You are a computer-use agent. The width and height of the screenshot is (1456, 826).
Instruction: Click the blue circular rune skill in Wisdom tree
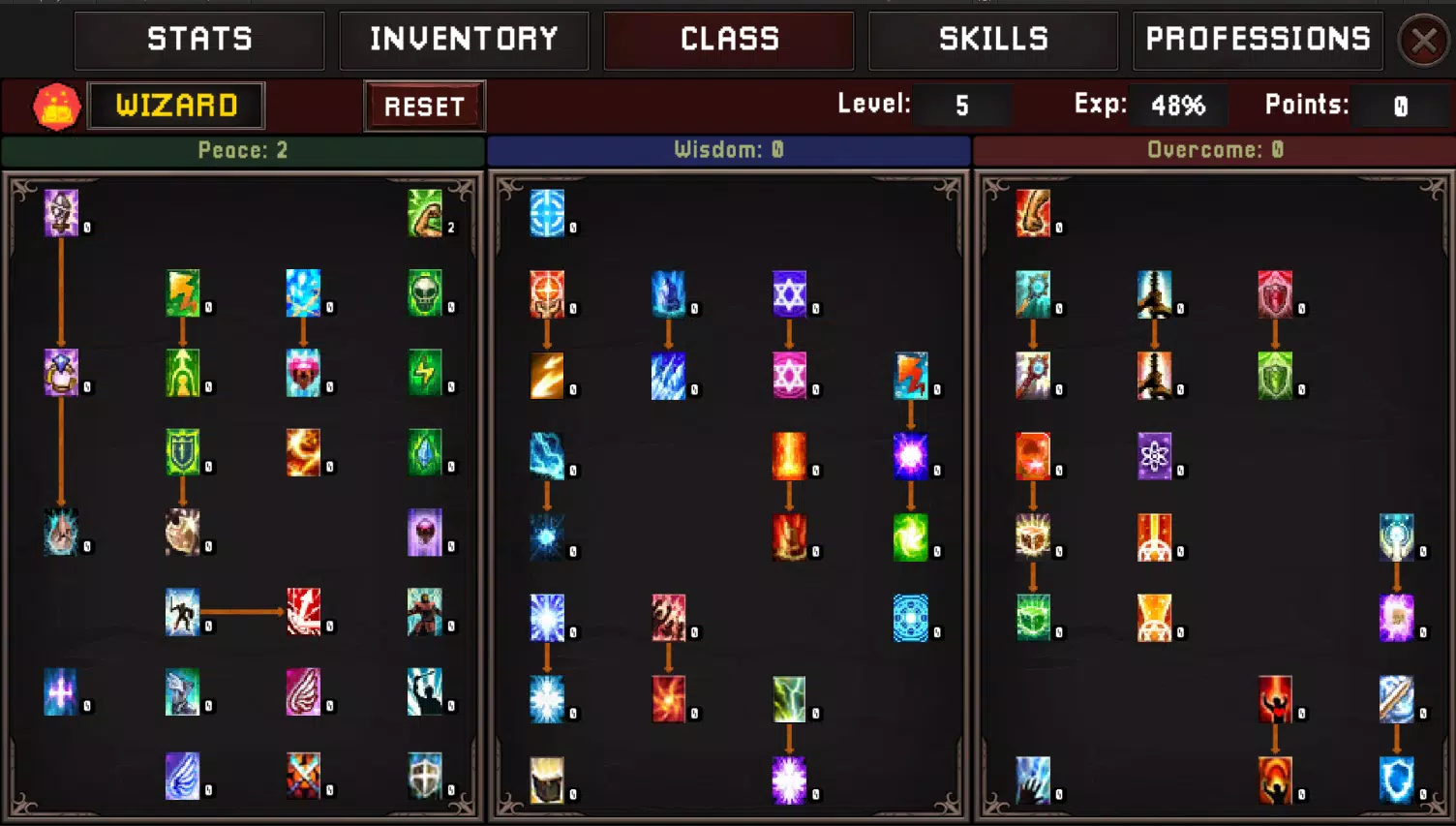click(x=913, y=617)
